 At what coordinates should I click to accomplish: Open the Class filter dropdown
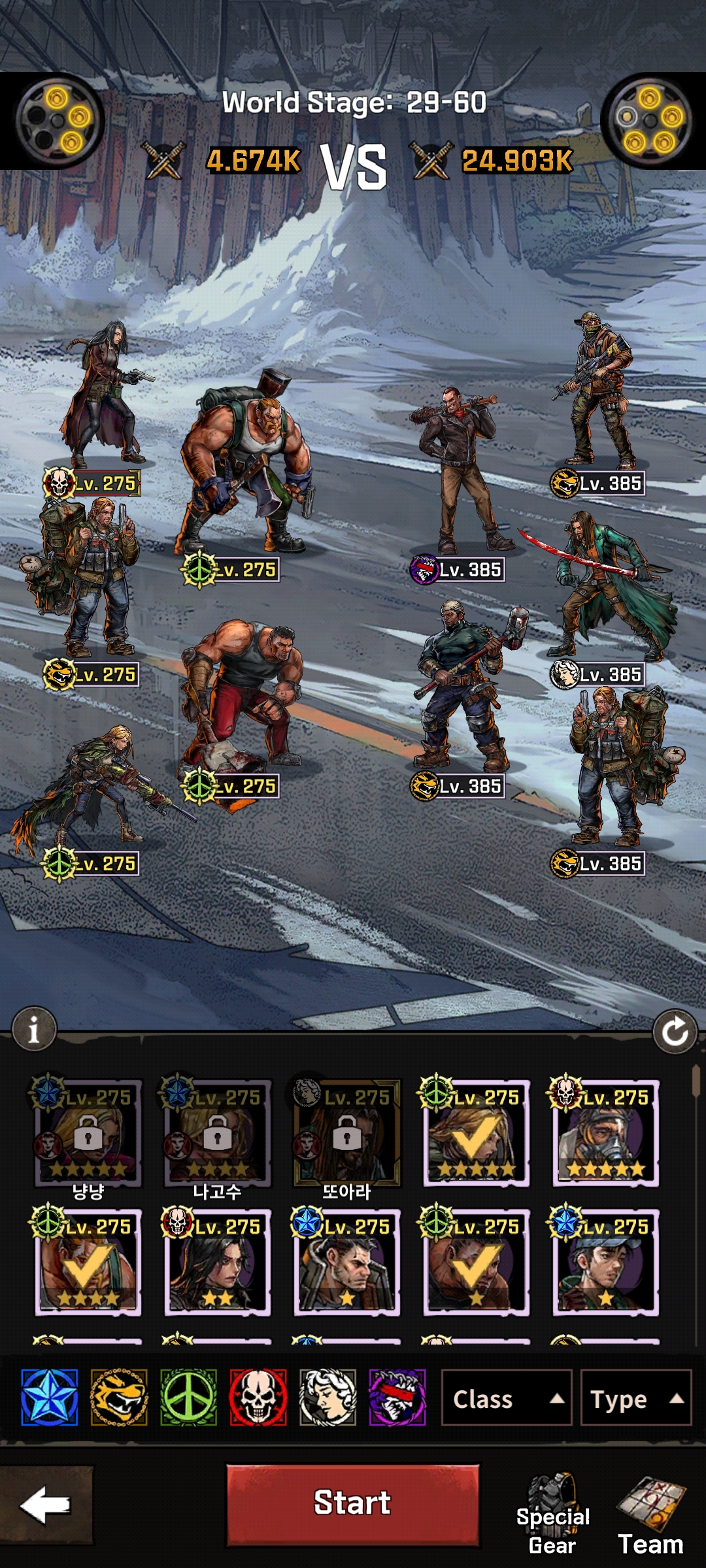(x=507, y=1399)
